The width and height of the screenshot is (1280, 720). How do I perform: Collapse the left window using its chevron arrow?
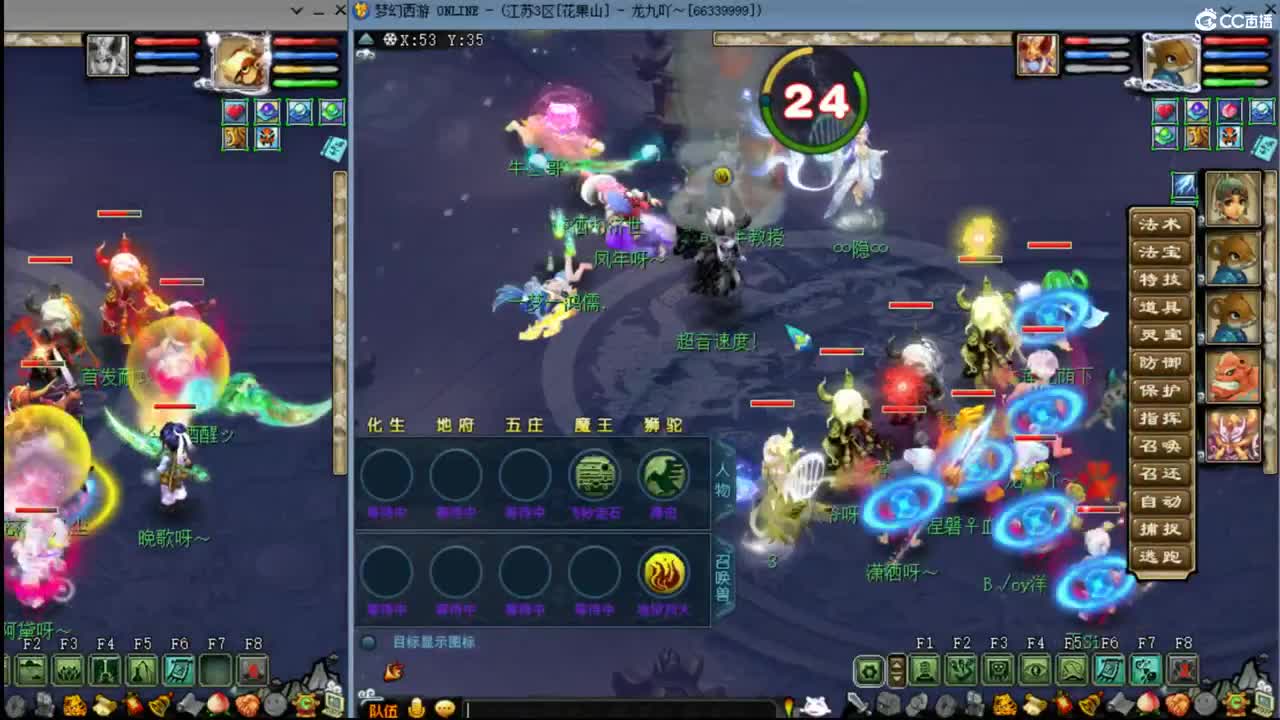296,10
